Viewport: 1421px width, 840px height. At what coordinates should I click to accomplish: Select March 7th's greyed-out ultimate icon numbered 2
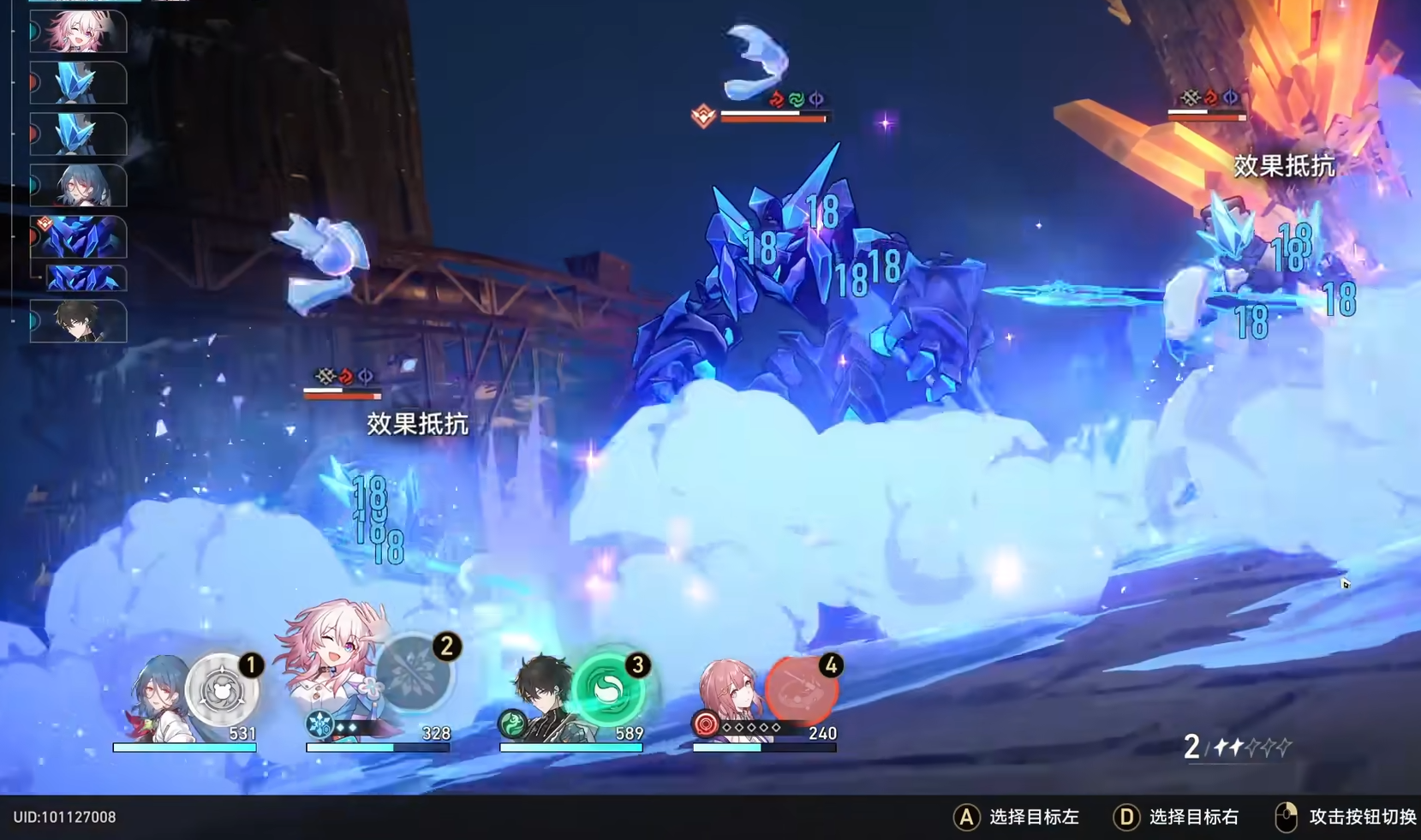pyautogui.click(x=414, y=676)
